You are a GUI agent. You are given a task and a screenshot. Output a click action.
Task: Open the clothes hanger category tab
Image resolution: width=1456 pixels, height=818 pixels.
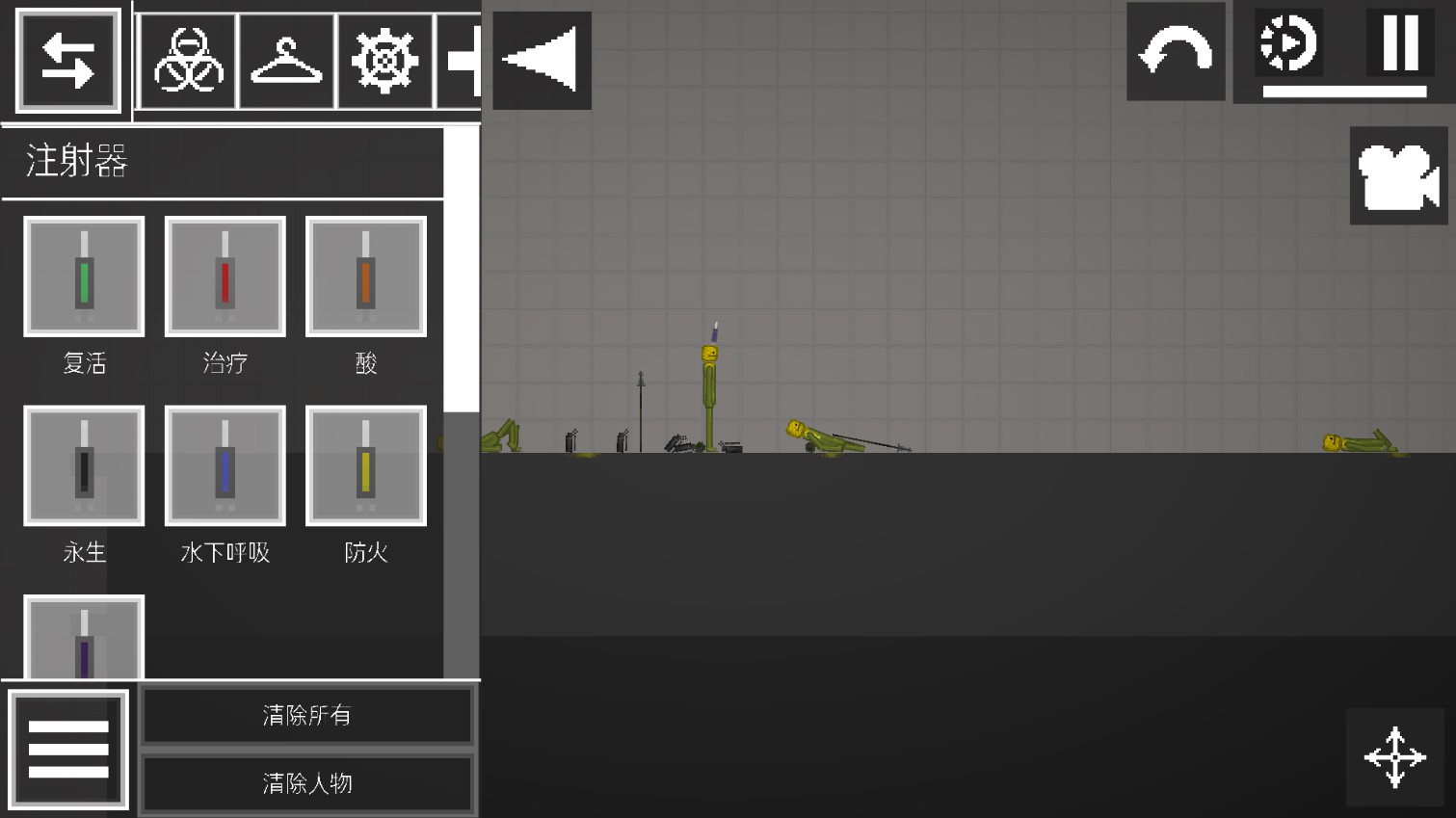click(x=286, y=61)
